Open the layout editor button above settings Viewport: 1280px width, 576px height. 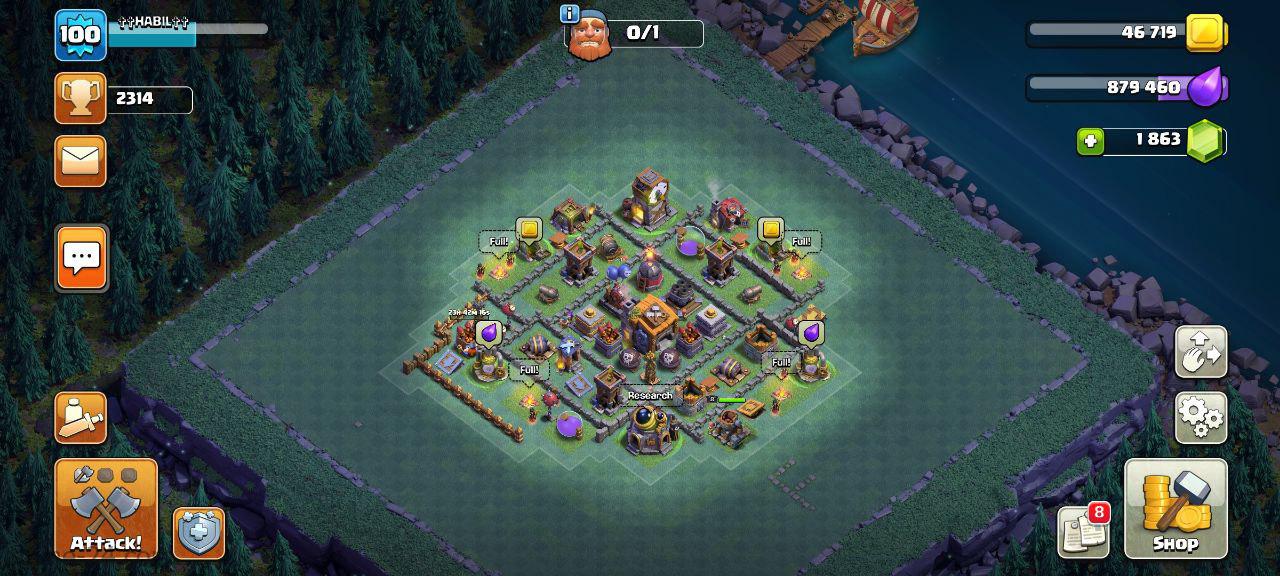(x=1200, y=351)
